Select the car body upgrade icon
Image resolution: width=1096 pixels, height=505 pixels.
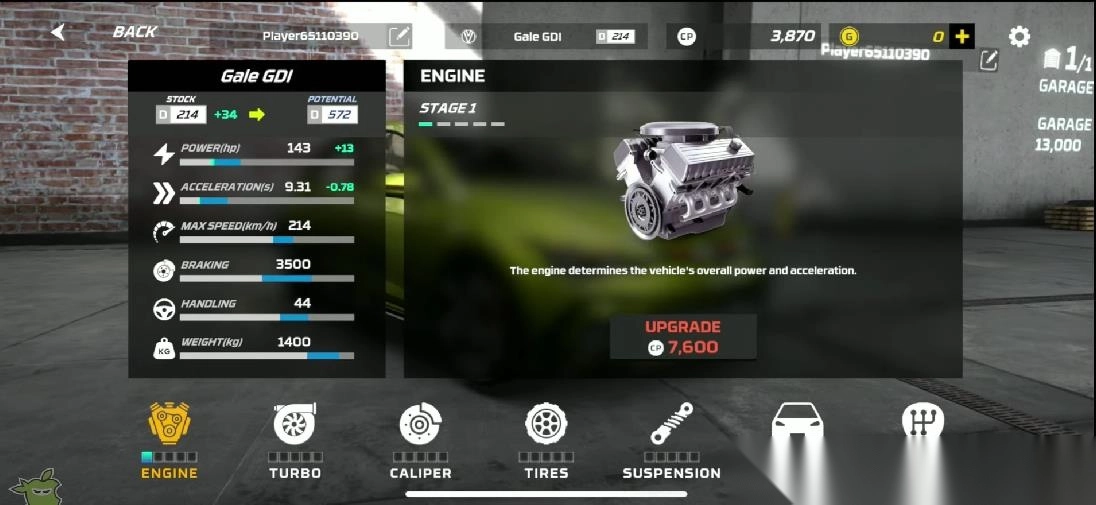point(797,425)
